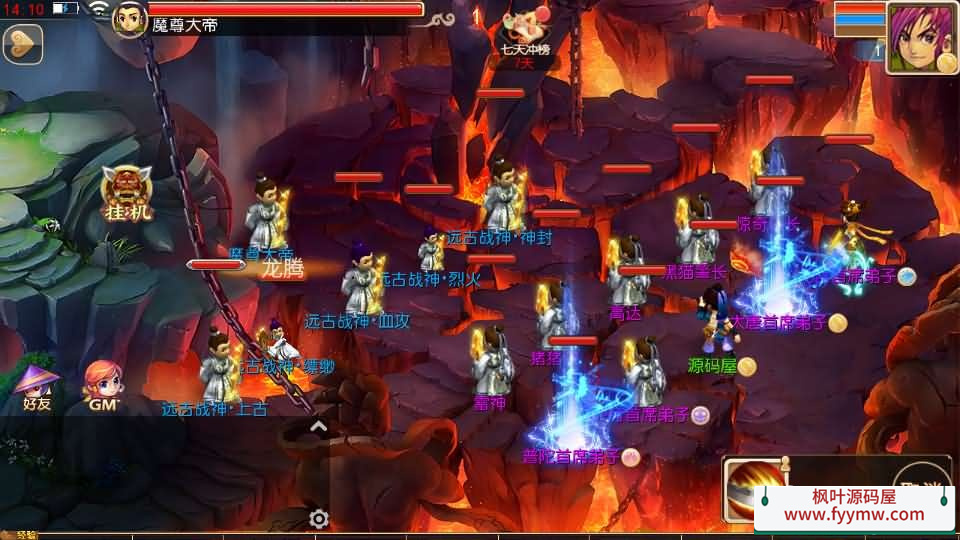Open the 七天冲榜 event icon
The image size is (960, 540).
pyautogui.click(x=524, y=35)
